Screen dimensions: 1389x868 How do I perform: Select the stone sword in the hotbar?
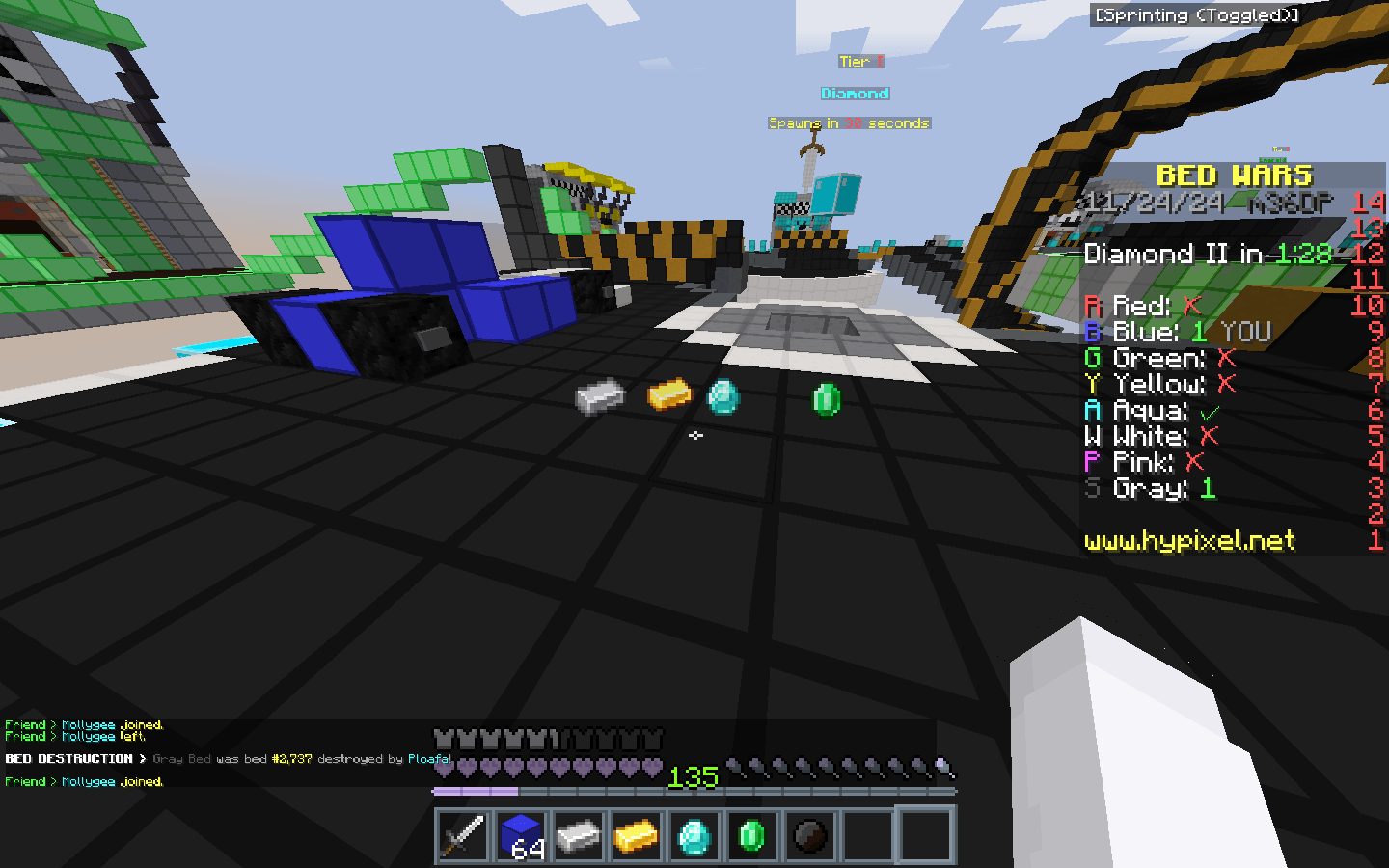coord(461,835)
